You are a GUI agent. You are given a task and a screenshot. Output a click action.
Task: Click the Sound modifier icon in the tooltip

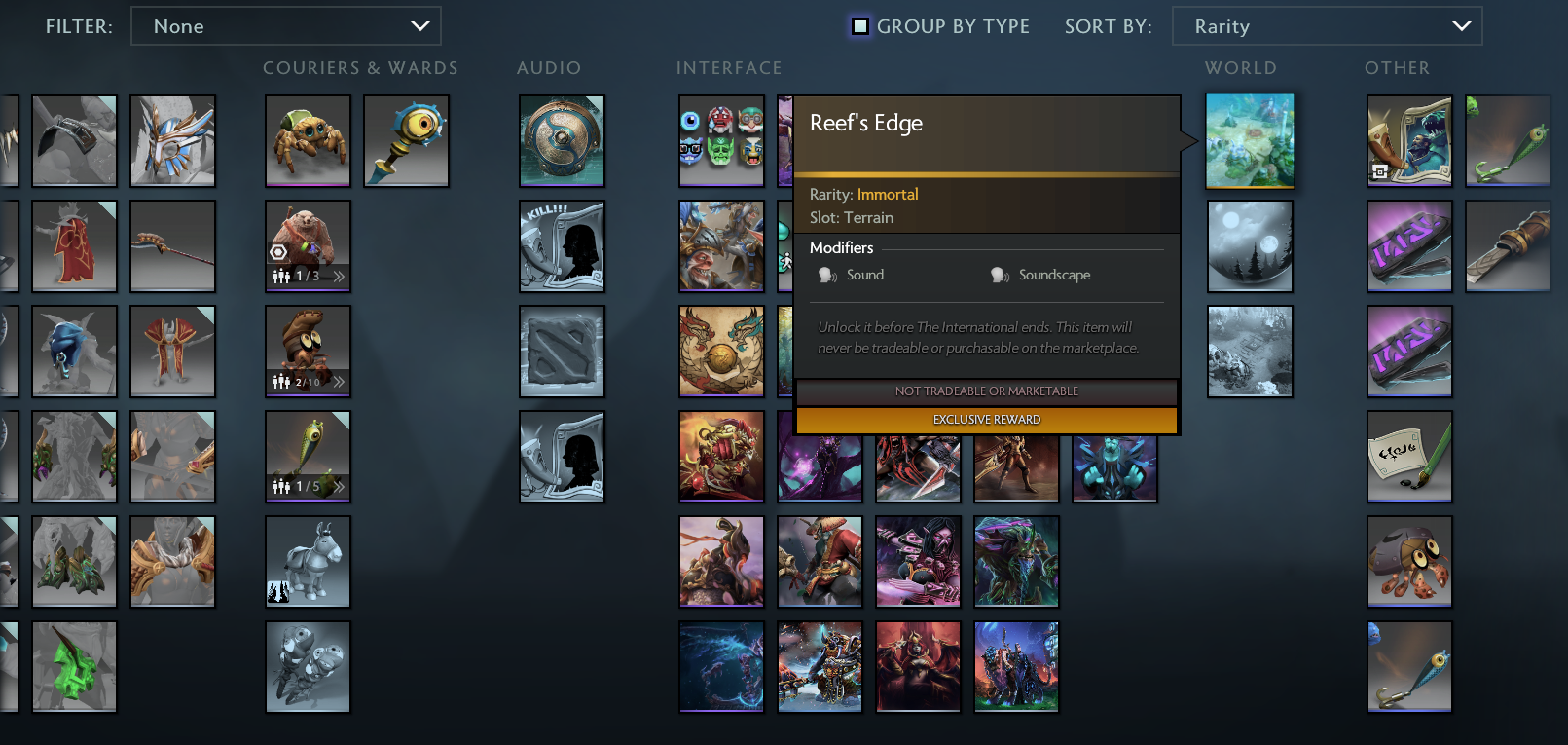[826, 275]
